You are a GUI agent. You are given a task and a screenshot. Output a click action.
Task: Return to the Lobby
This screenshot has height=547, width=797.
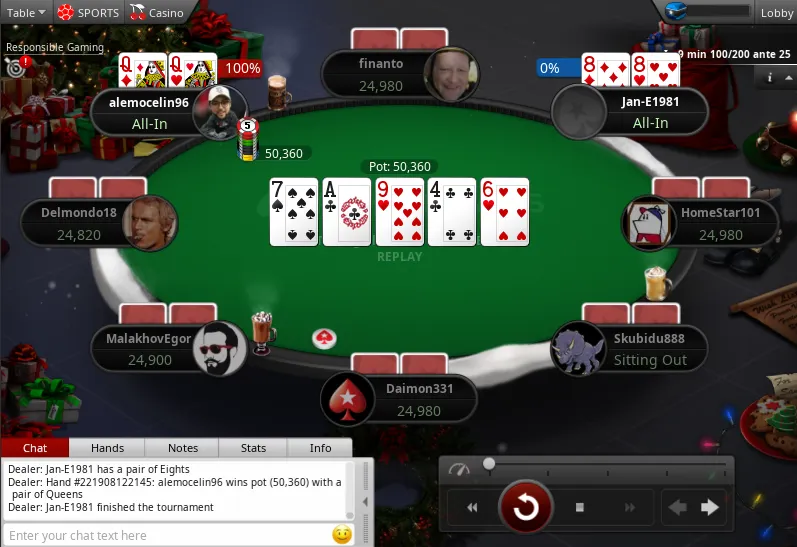776,13
